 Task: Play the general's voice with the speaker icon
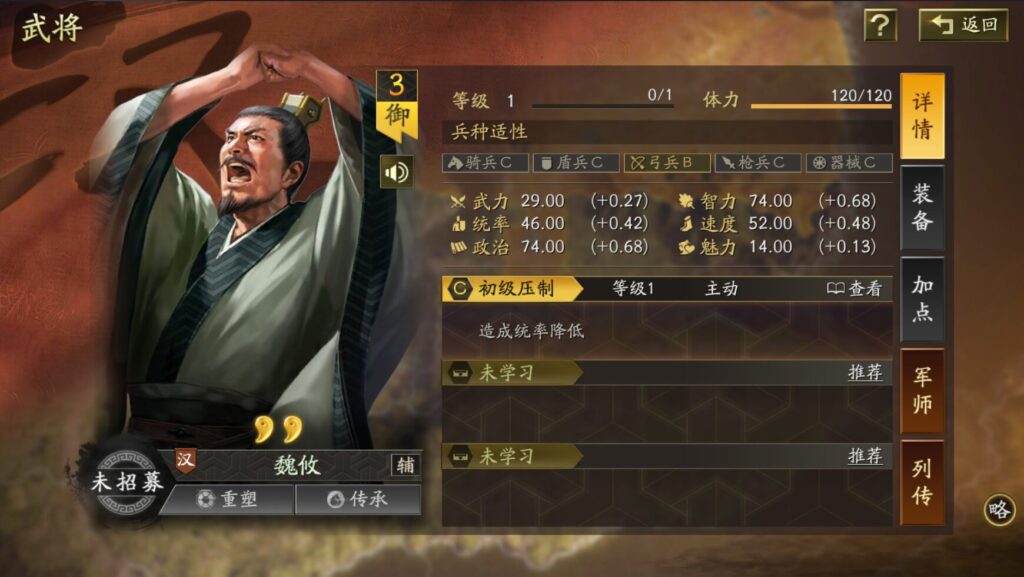click(397, 173)
